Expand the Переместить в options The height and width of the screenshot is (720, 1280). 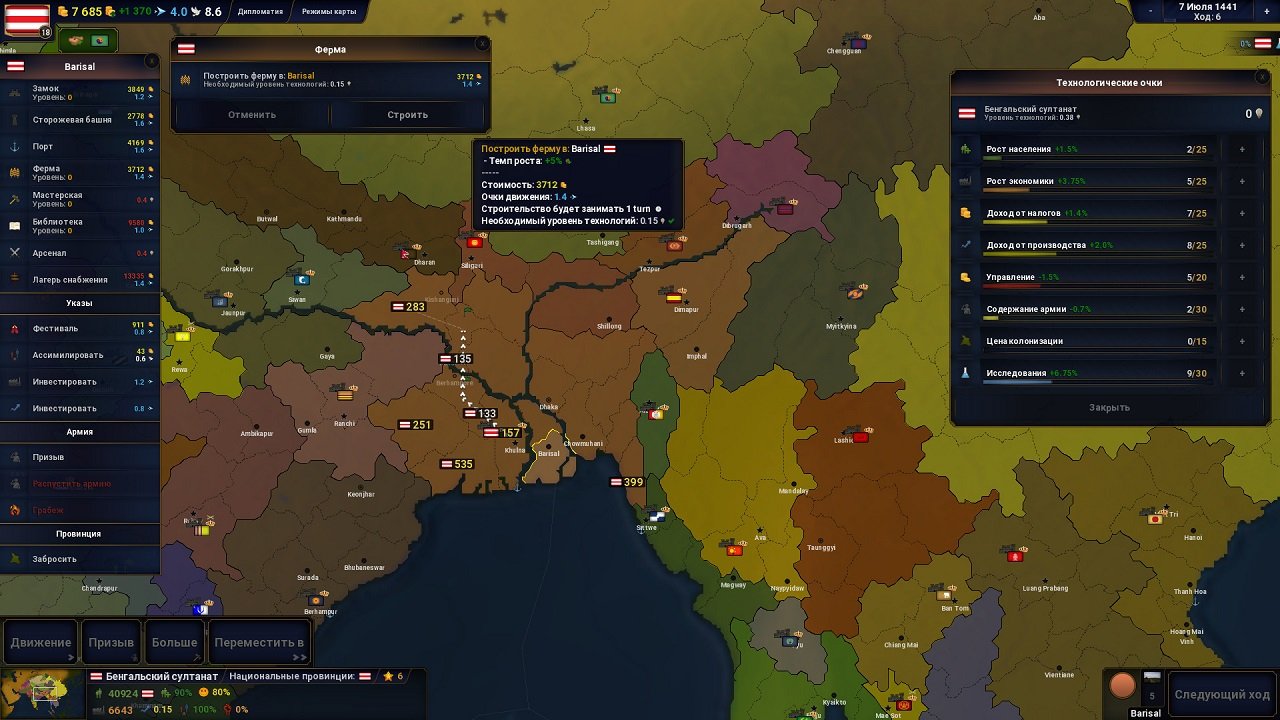(259, 641)
